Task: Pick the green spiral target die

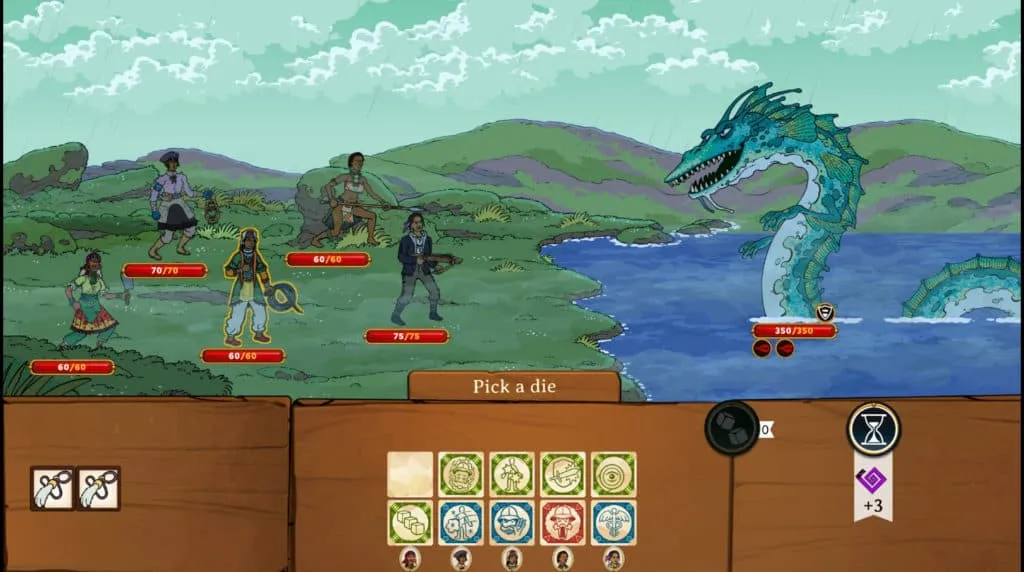Action: click(x=613, y=474)
